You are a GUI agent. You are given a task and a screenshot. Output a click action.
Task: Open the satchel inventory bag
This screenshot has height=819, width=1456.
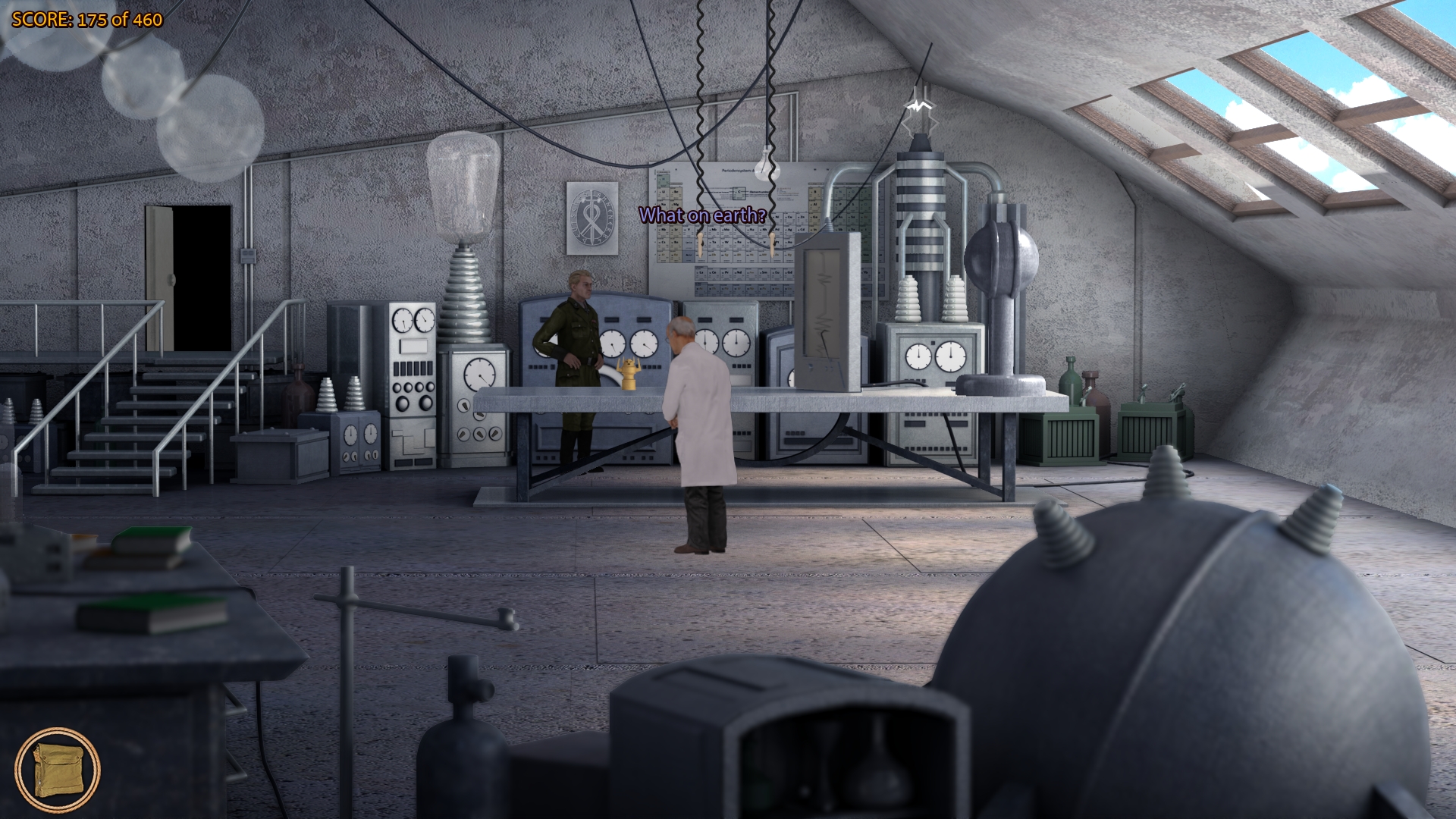(x=58, y=770)
